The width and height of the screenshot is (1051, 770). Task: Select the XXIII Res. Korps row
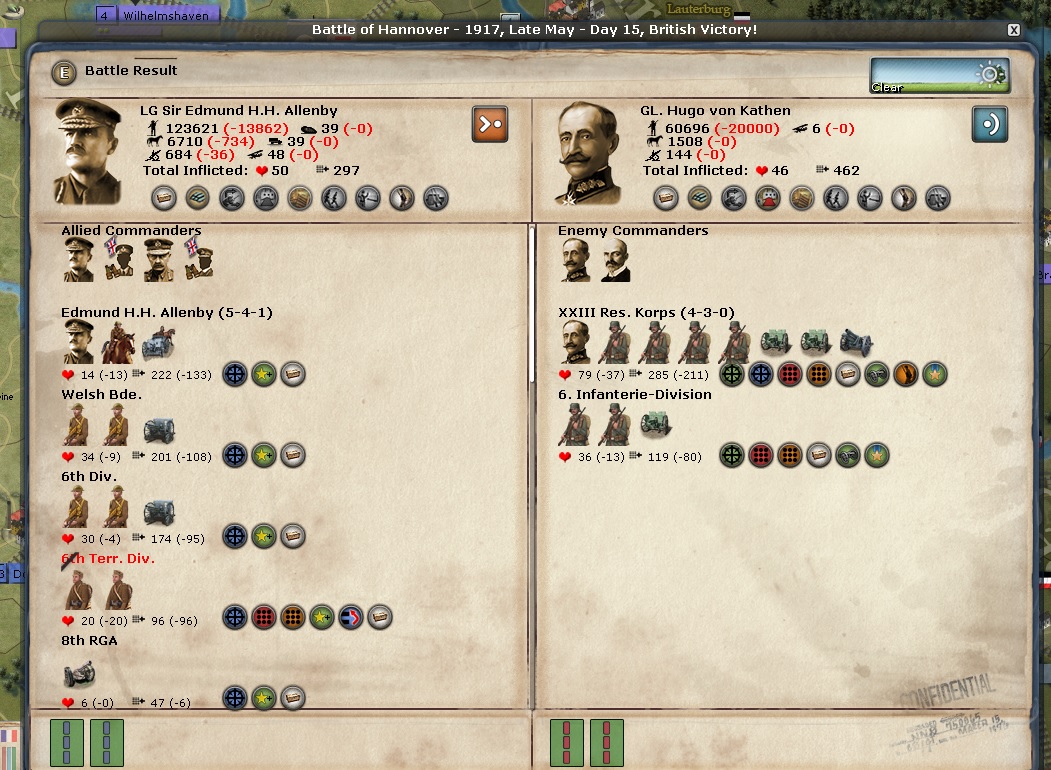616,313
